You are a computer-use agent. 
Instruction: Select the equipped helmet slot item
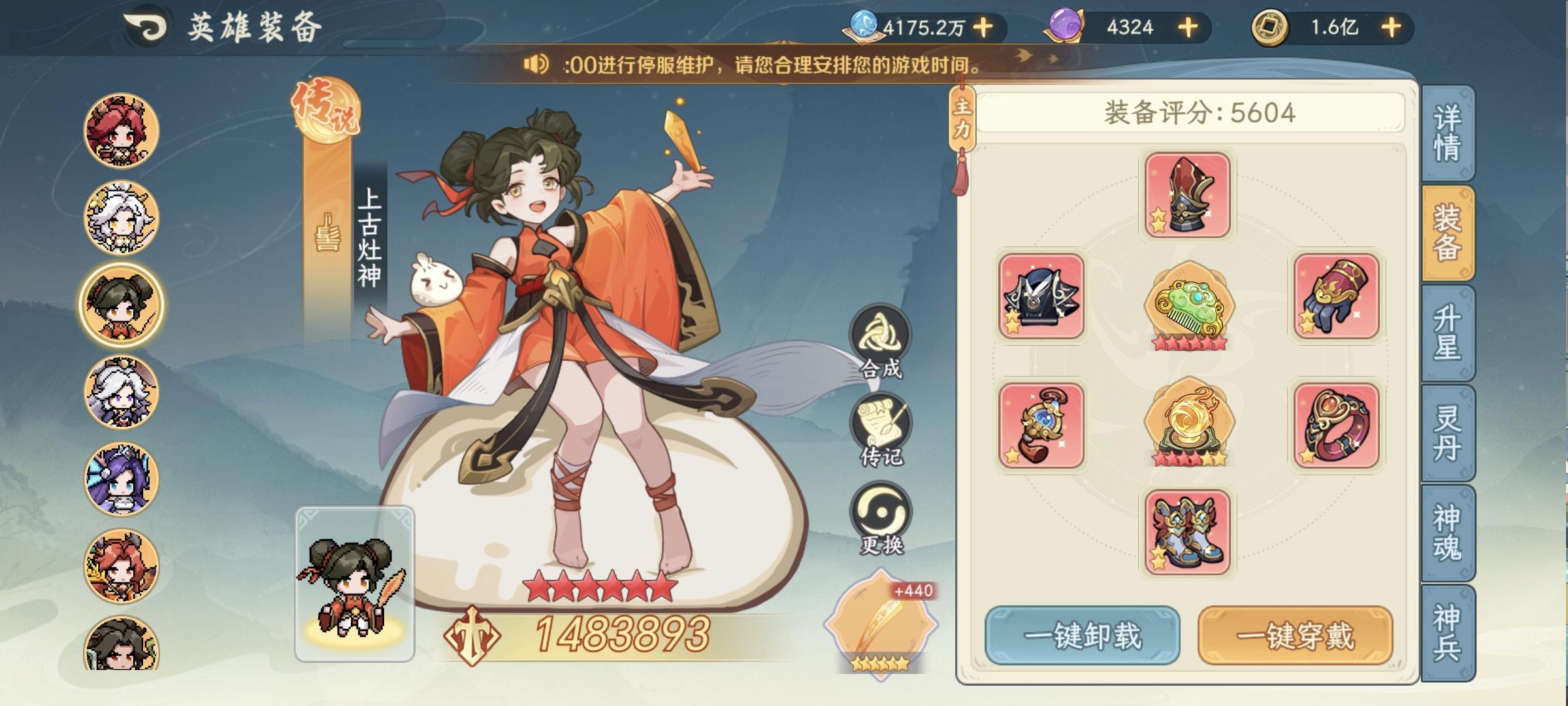tap(1188, 194)
